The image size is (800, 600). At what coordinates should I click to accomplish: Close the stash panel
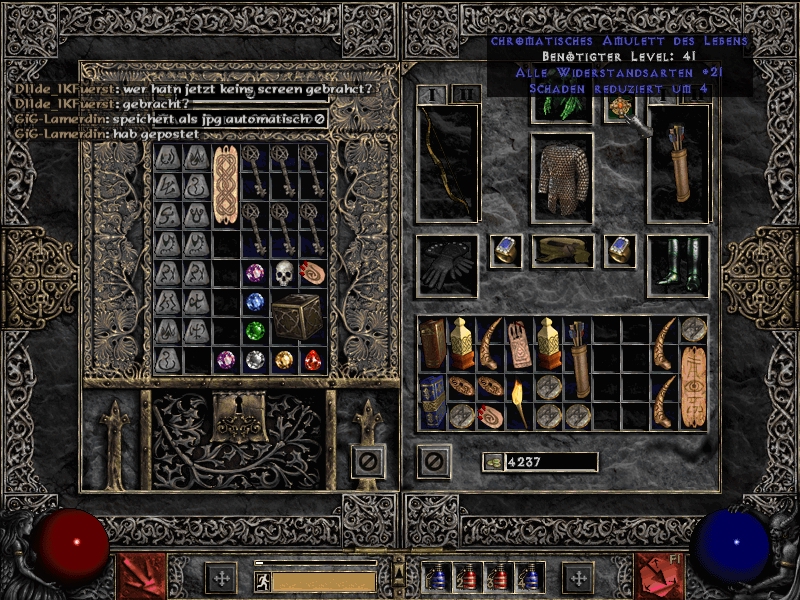pyautogui.click(x=369, y=461)
